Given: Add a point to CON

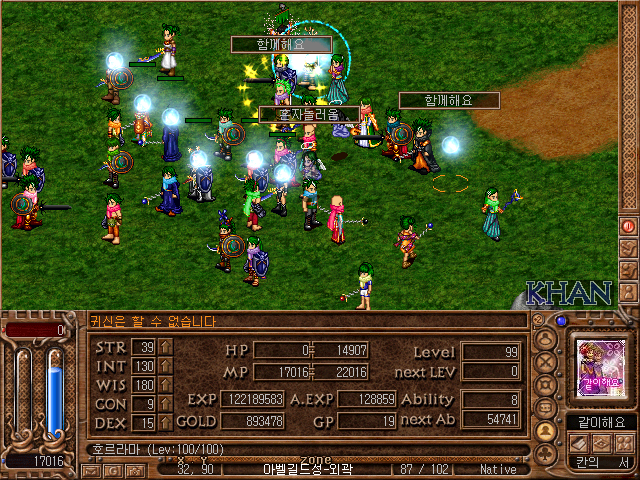Looking at the screenshot, I should click(165, 404).
